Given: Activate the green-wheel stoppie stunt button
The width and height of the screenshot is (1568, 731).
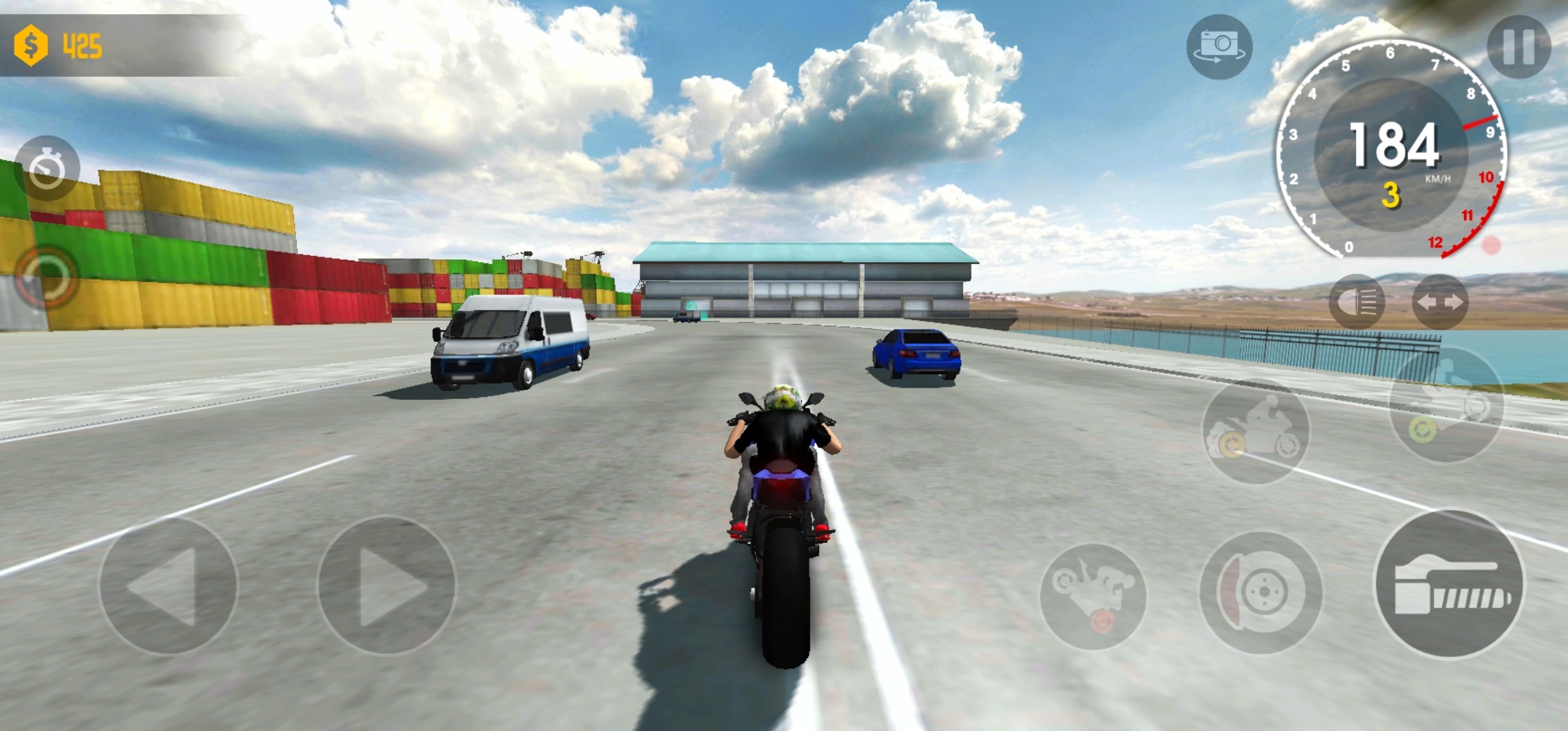Looking at the screenshot, I should click(x=1446, y=405).
